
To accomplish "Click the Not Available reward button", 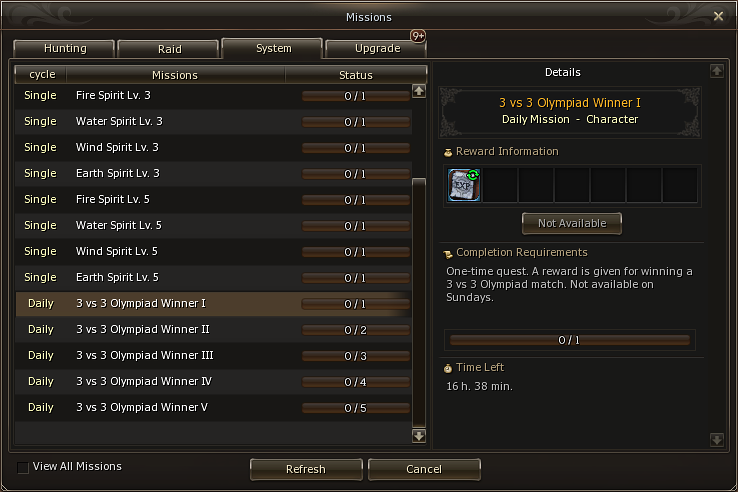I will (x=571, y=223).
